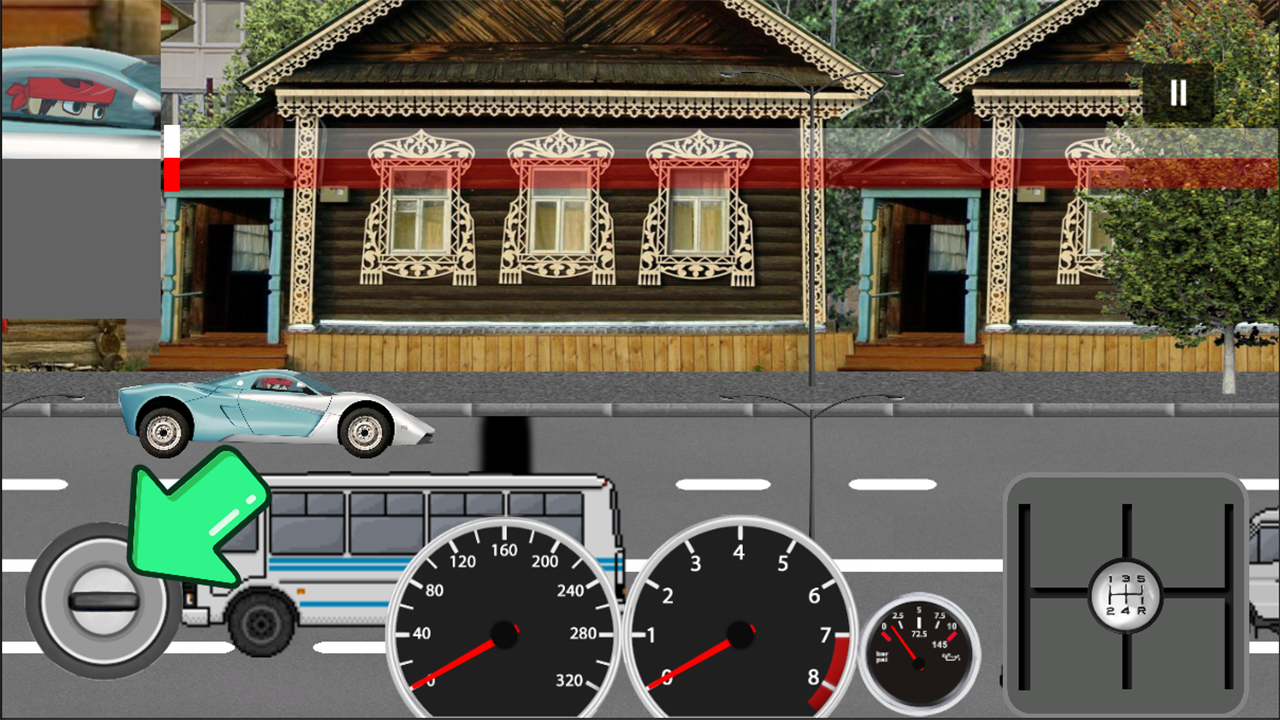The image size is (1280, 720).
Task: Click the speedometer needle
Action: click(x=455, y=660)
